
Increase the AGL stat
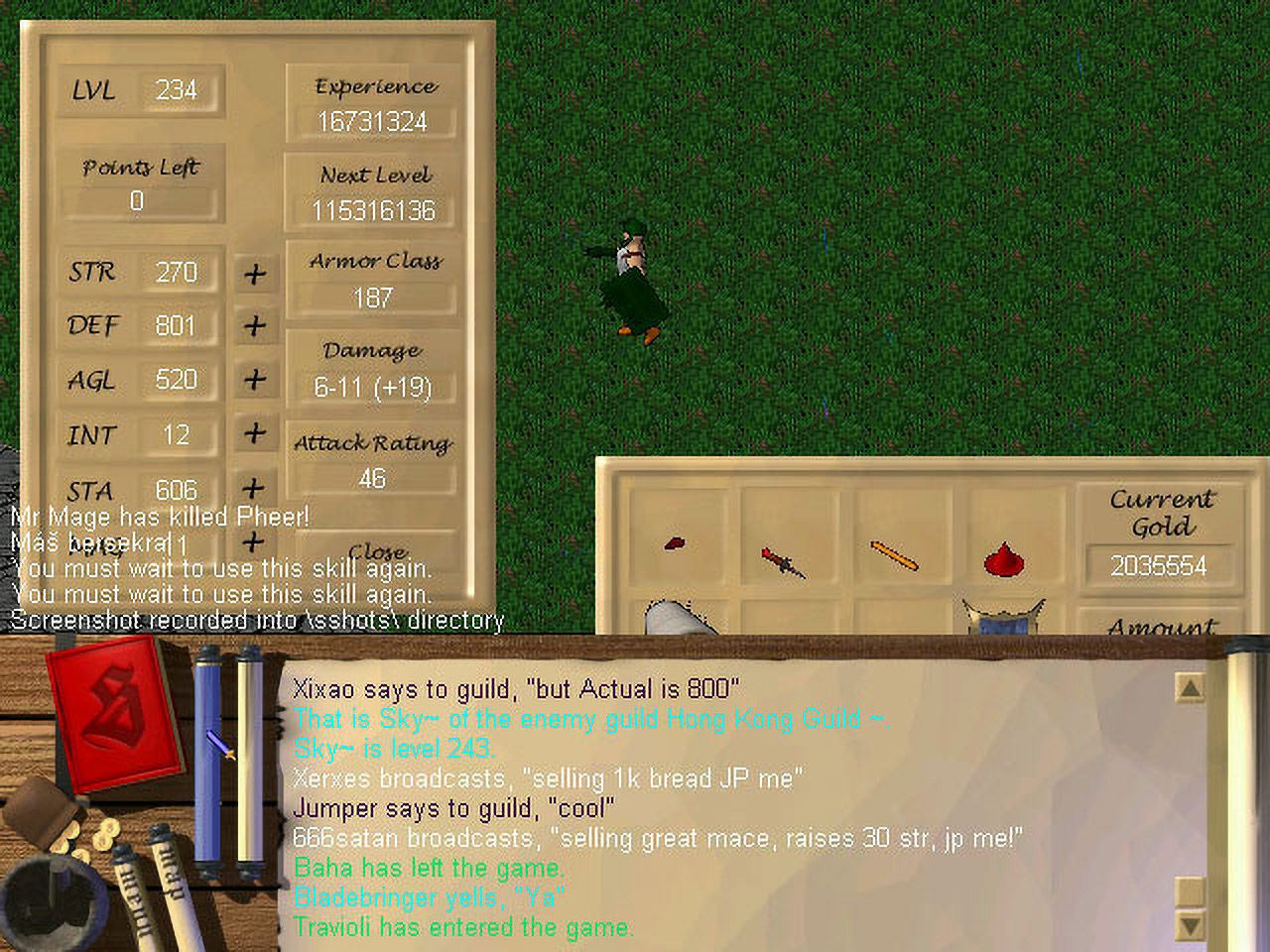point(255,380)
